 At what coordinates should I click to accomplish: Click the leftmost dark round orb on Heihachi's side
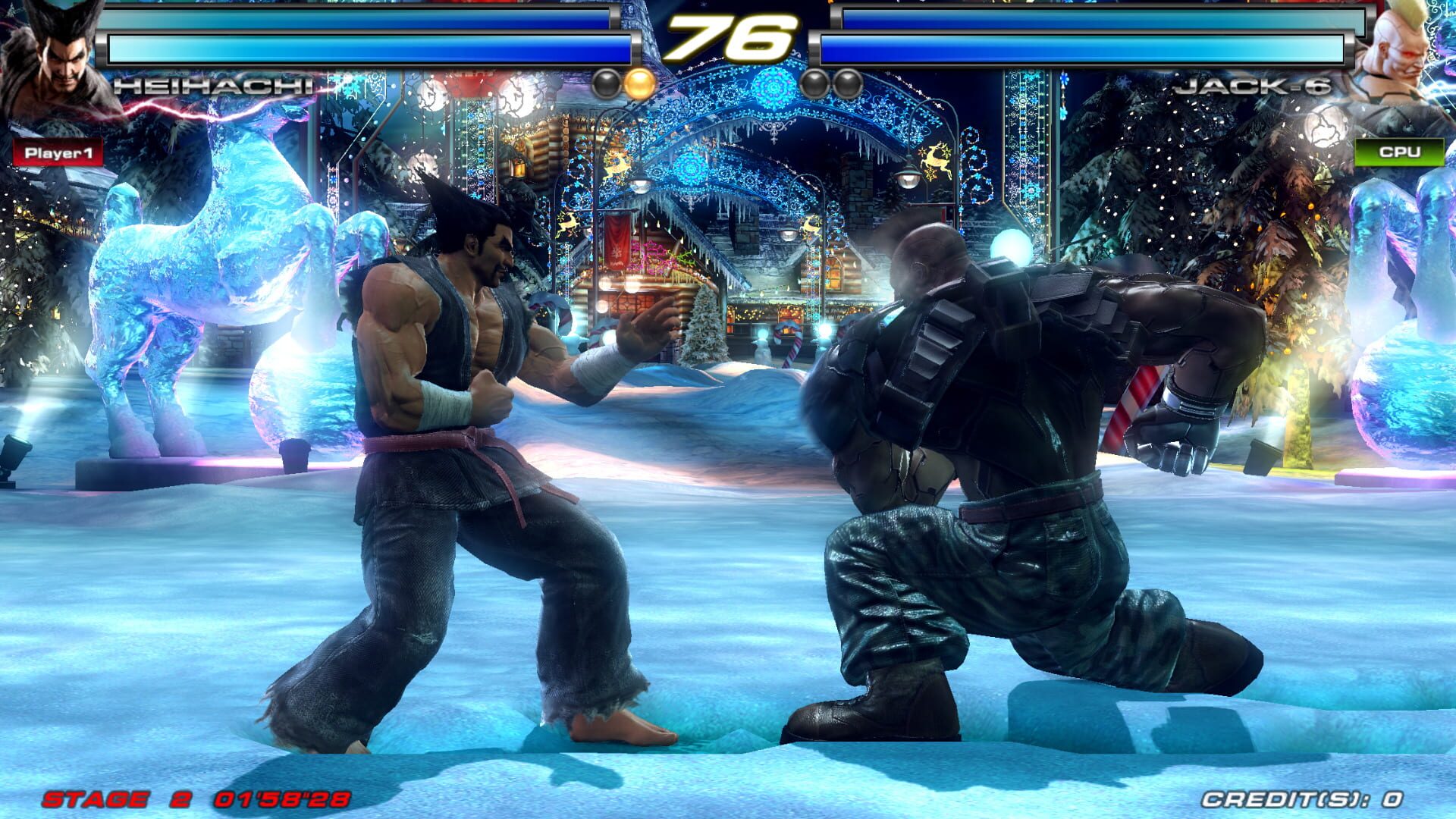point(607,80)
